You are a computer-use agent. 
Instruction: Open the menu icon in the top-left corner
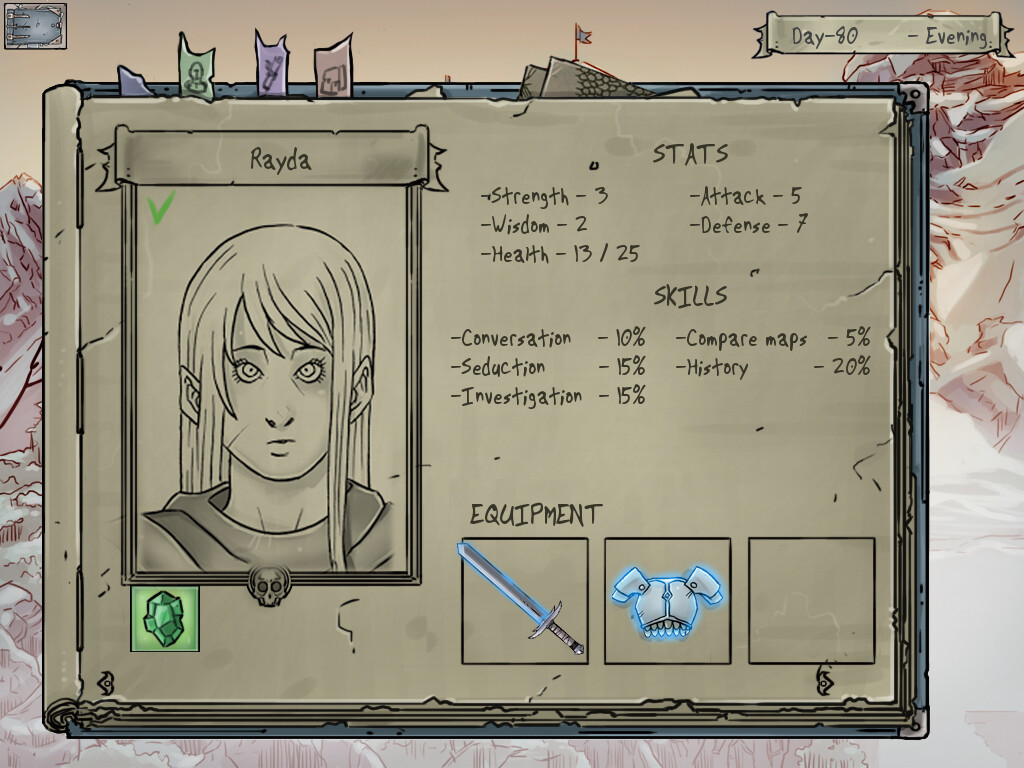coord(35,26)
